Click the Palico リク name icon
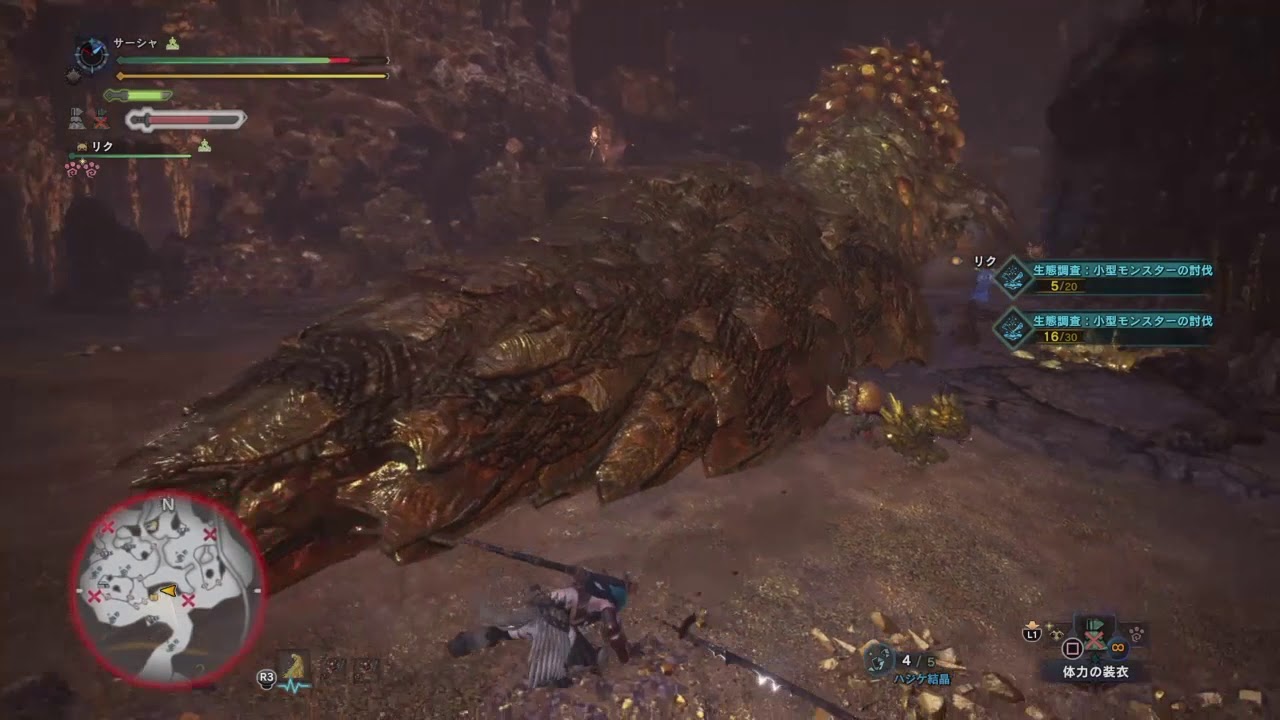 coord(82,147)
